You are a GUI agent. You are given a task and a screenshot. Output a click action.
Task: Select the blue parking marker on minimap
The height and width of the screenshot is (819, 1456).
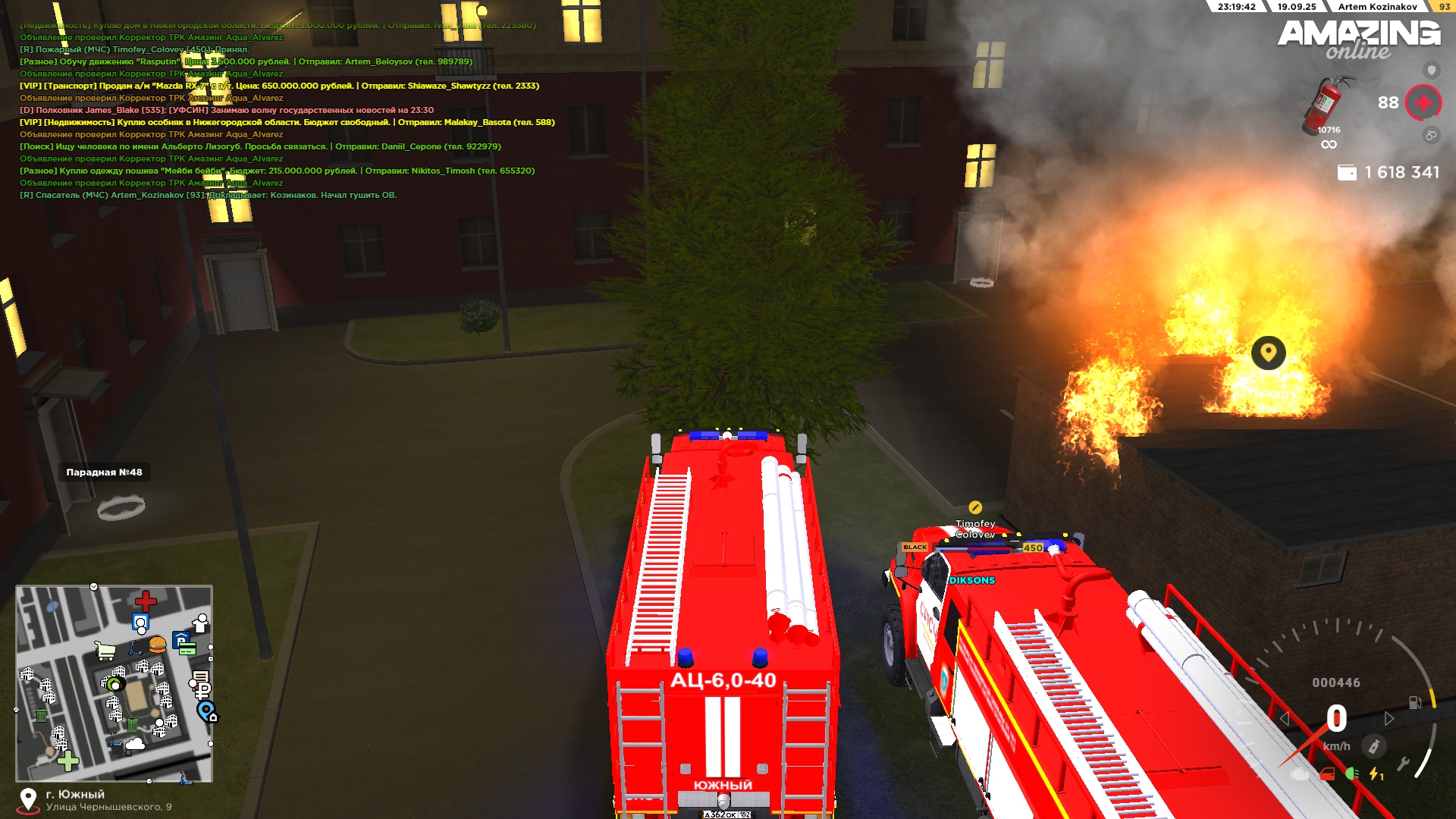(180, 641)
